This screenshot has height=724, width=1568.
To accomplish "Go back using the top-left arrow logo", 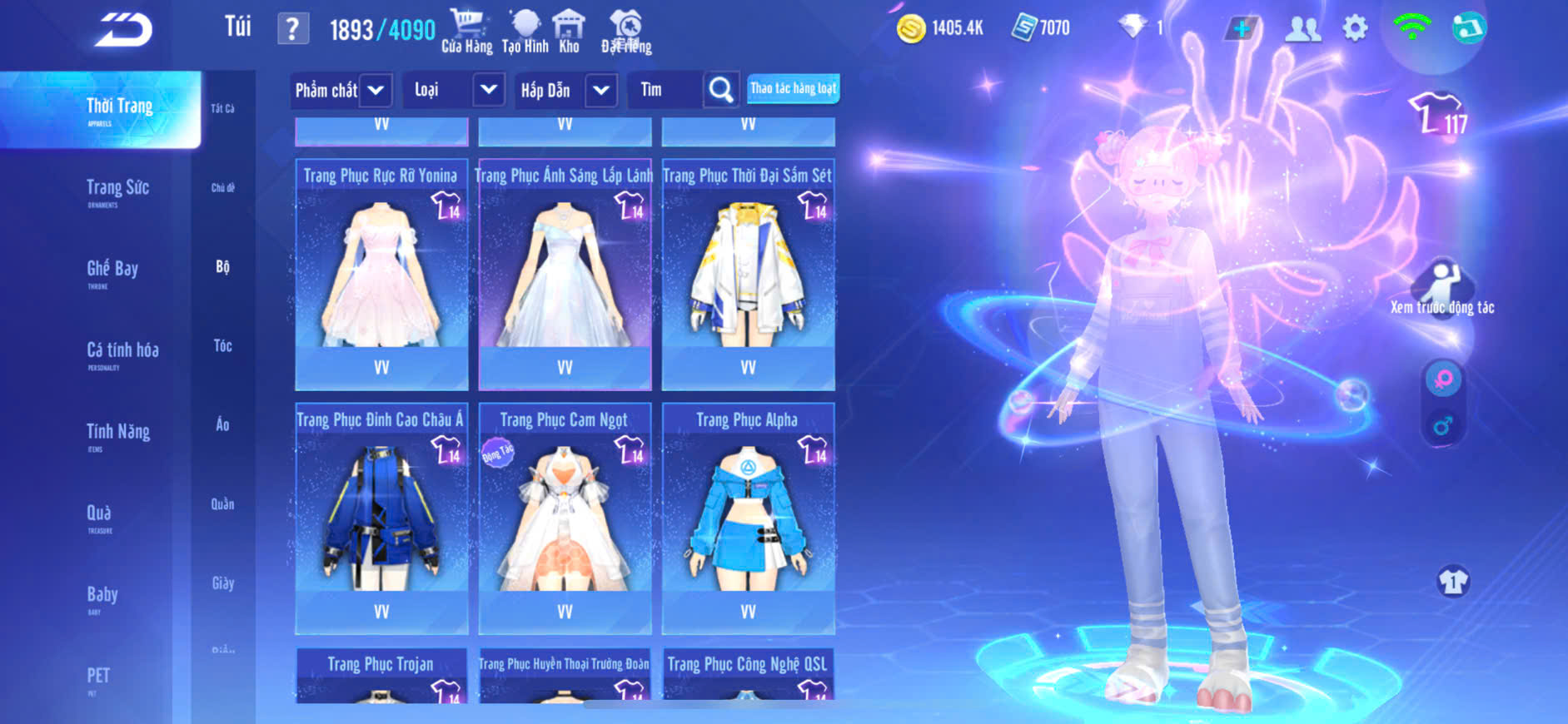I will pyautogui.click(x=124, y=30).
